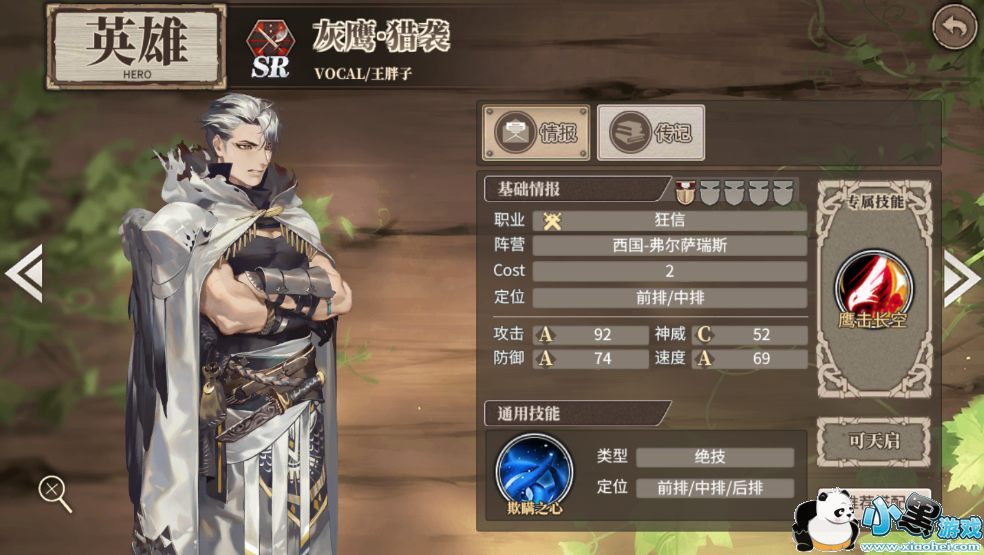Open the 传记 biography tab
Viewport: 984px width, 555px height.
tap(651, 133)
